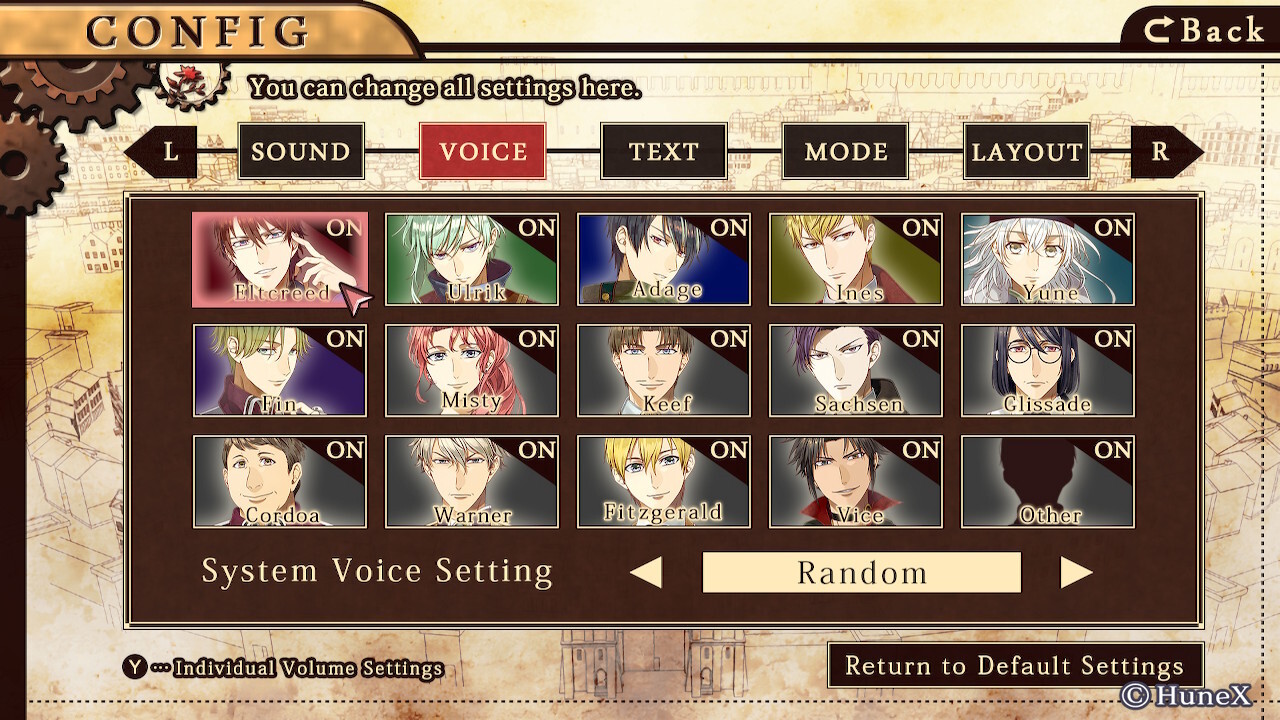Click the R arrow to cycle tabs right
This screenshot has width=1280, height=720.
[x=1164, y=152]
